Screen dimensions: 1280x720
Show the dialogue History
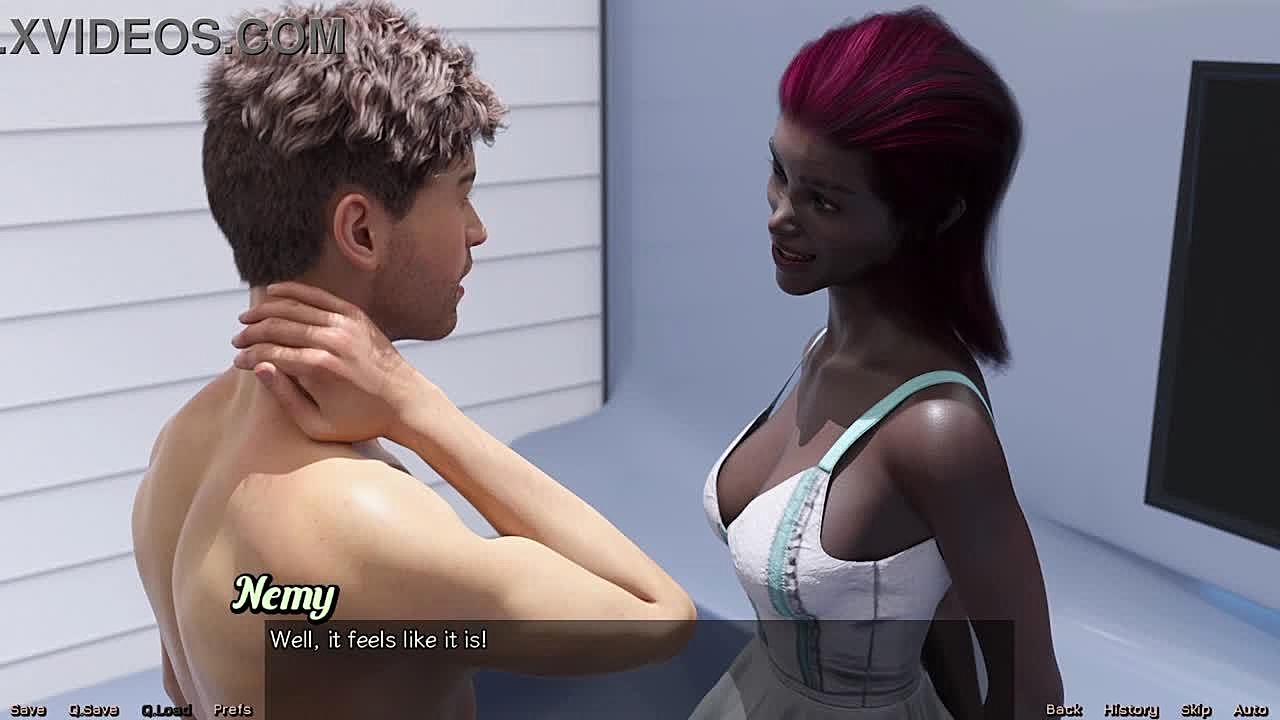click(1130, 710)
